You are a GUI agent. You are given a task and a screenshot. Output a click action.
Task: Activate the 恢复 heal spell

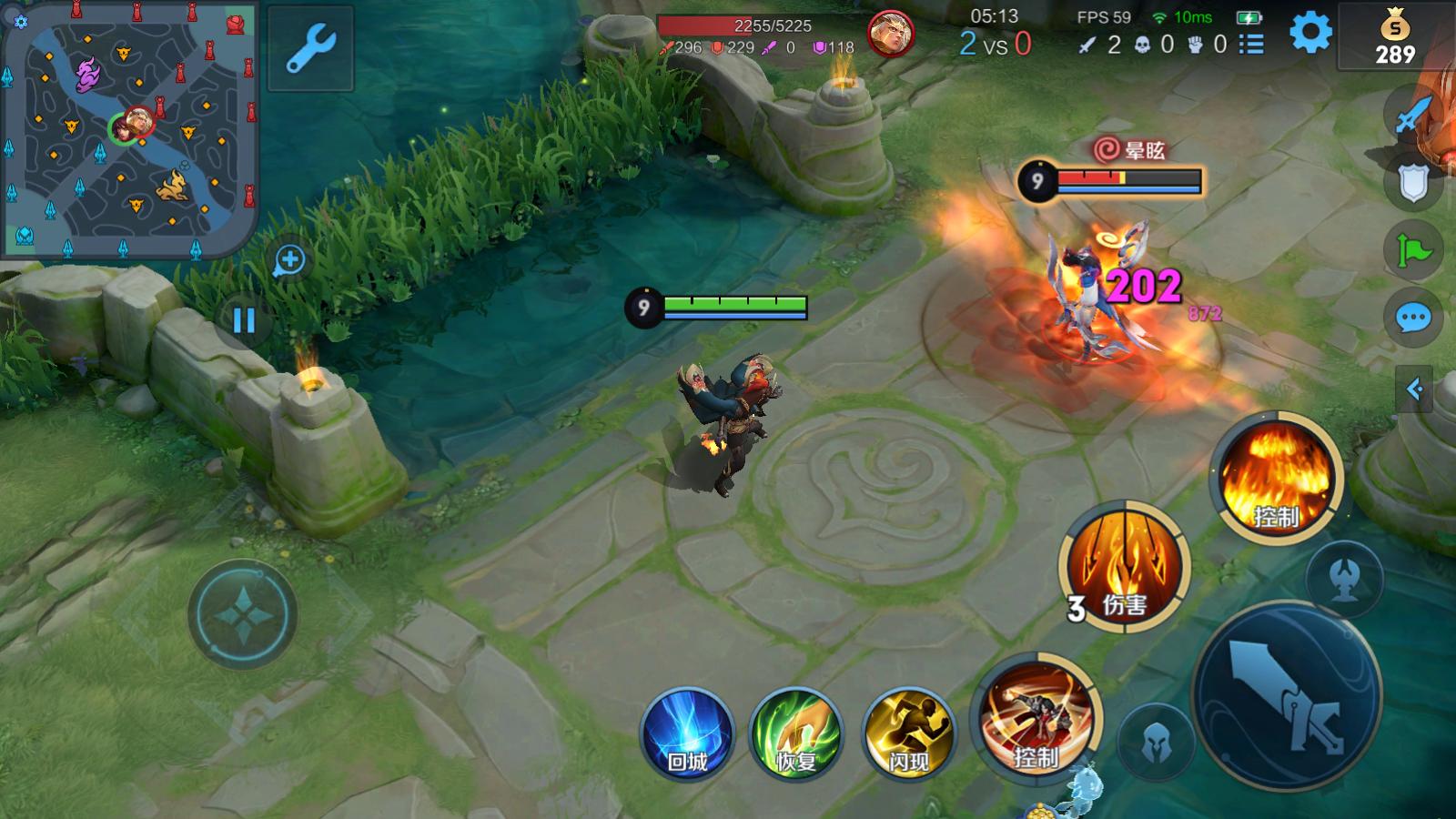click(796, 734)
